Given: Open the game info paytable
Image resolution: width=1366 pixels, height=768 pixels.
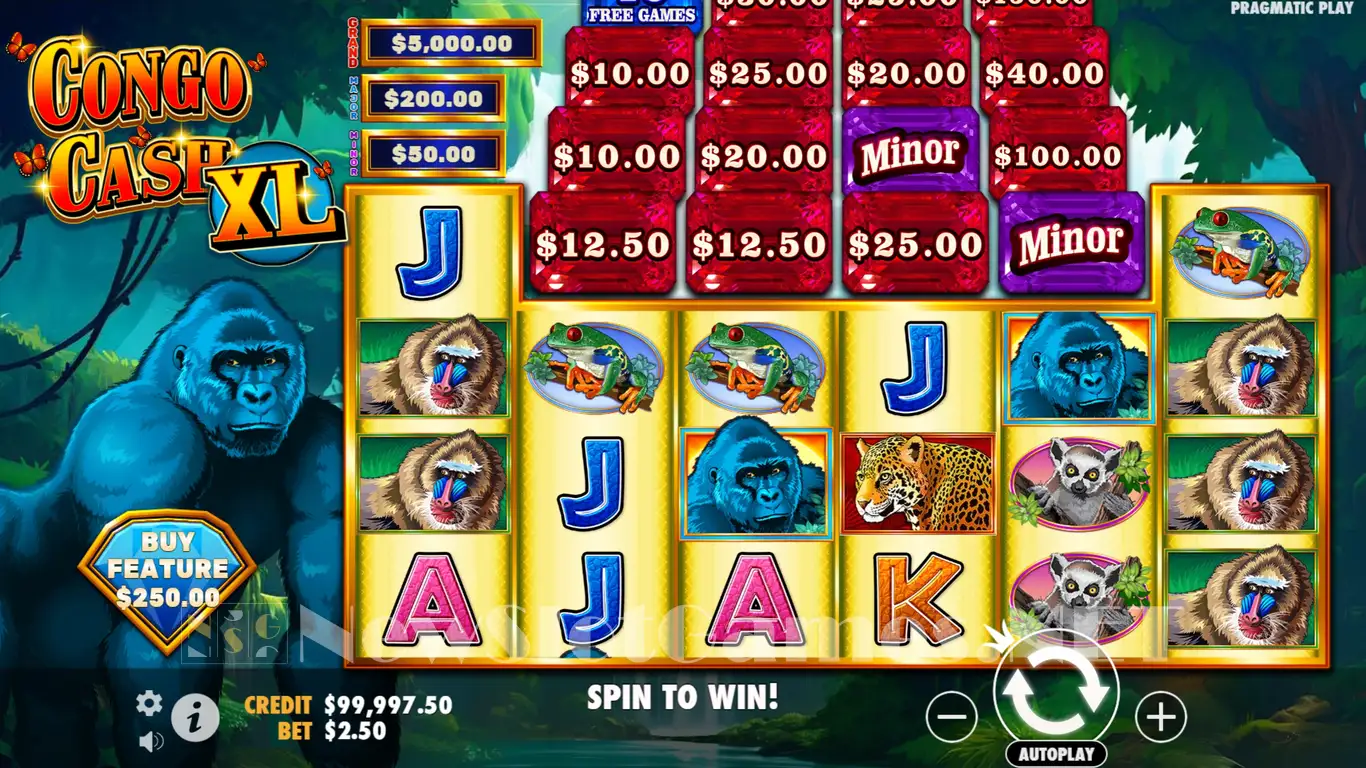Looking at the screenshot, I should pyautogui.click(x=196, y=716).
